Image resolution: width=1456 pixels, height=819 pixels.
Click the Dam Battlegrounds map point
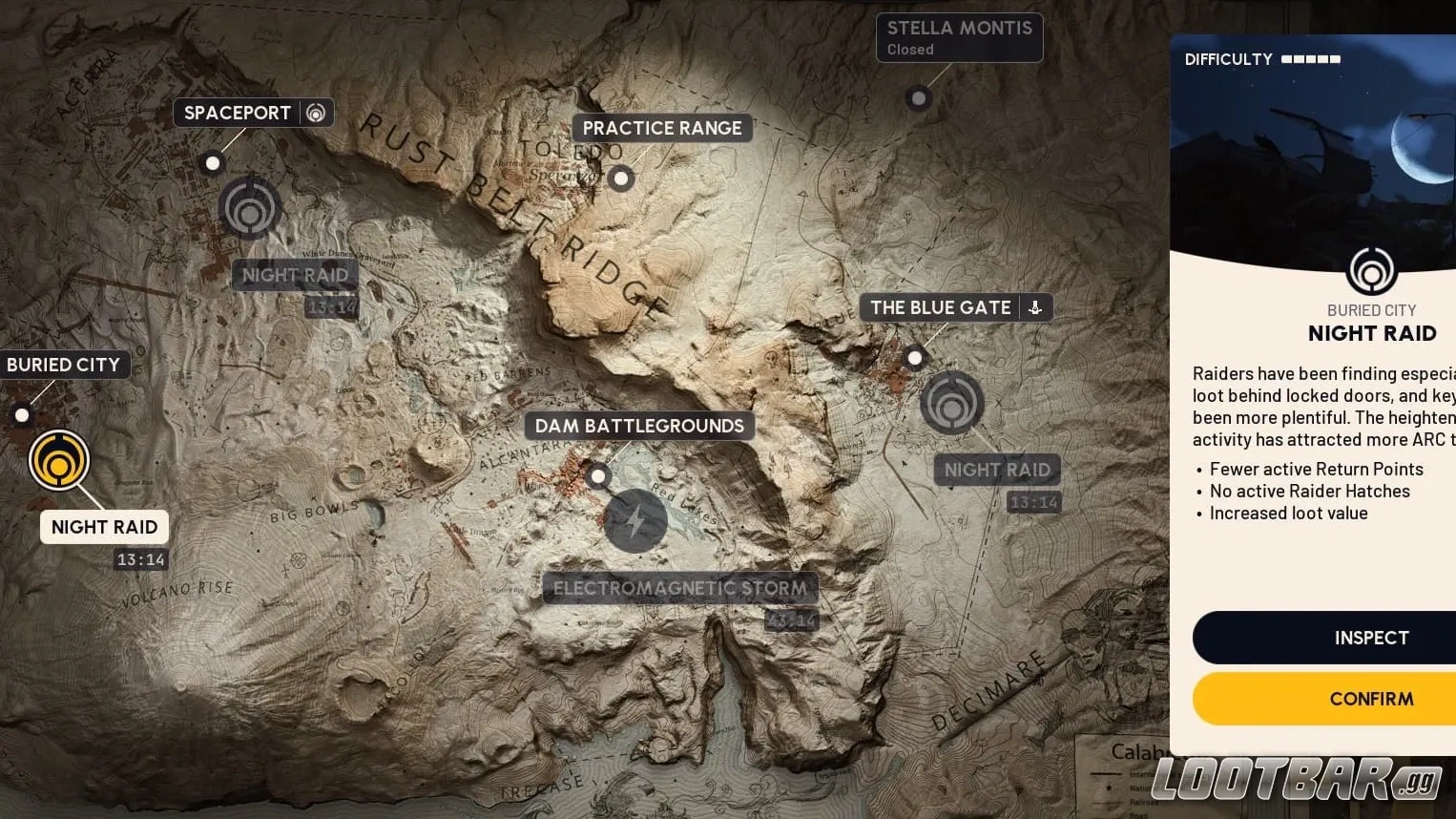click(597, 475)
